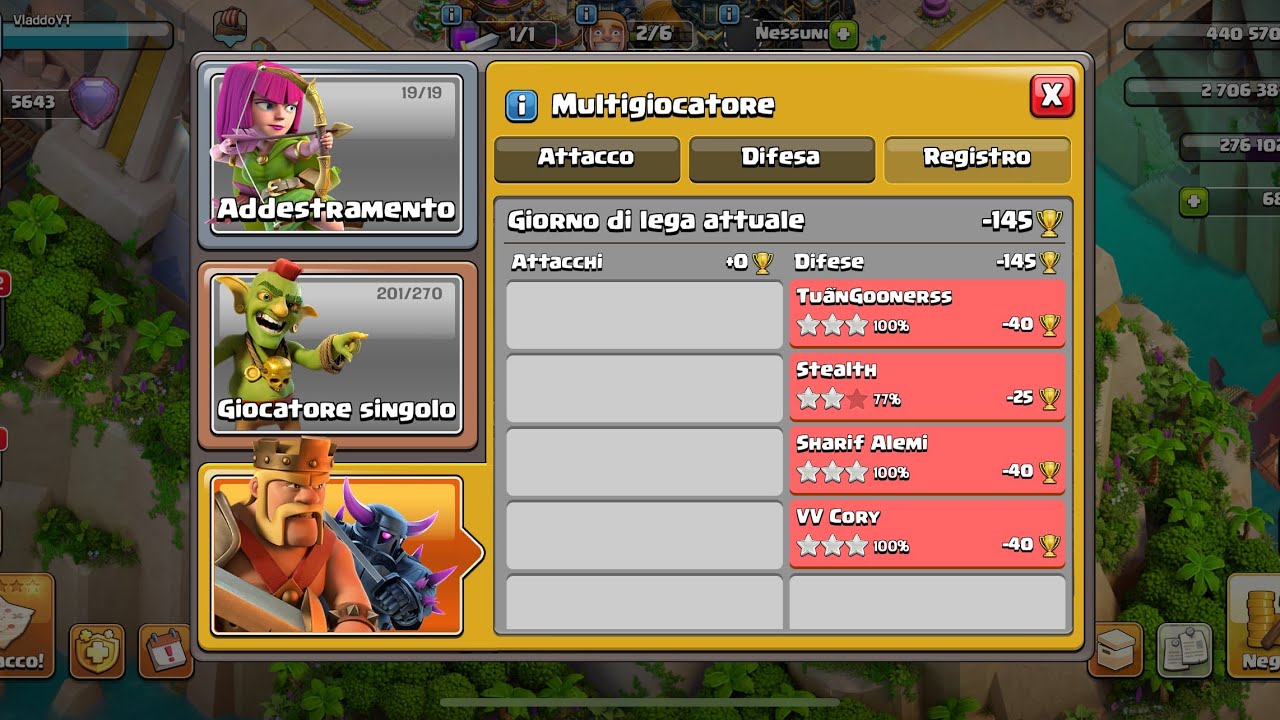The image size is (1280, 720).
Task: Activate the shield boost icon
Action: coord(97,650)
